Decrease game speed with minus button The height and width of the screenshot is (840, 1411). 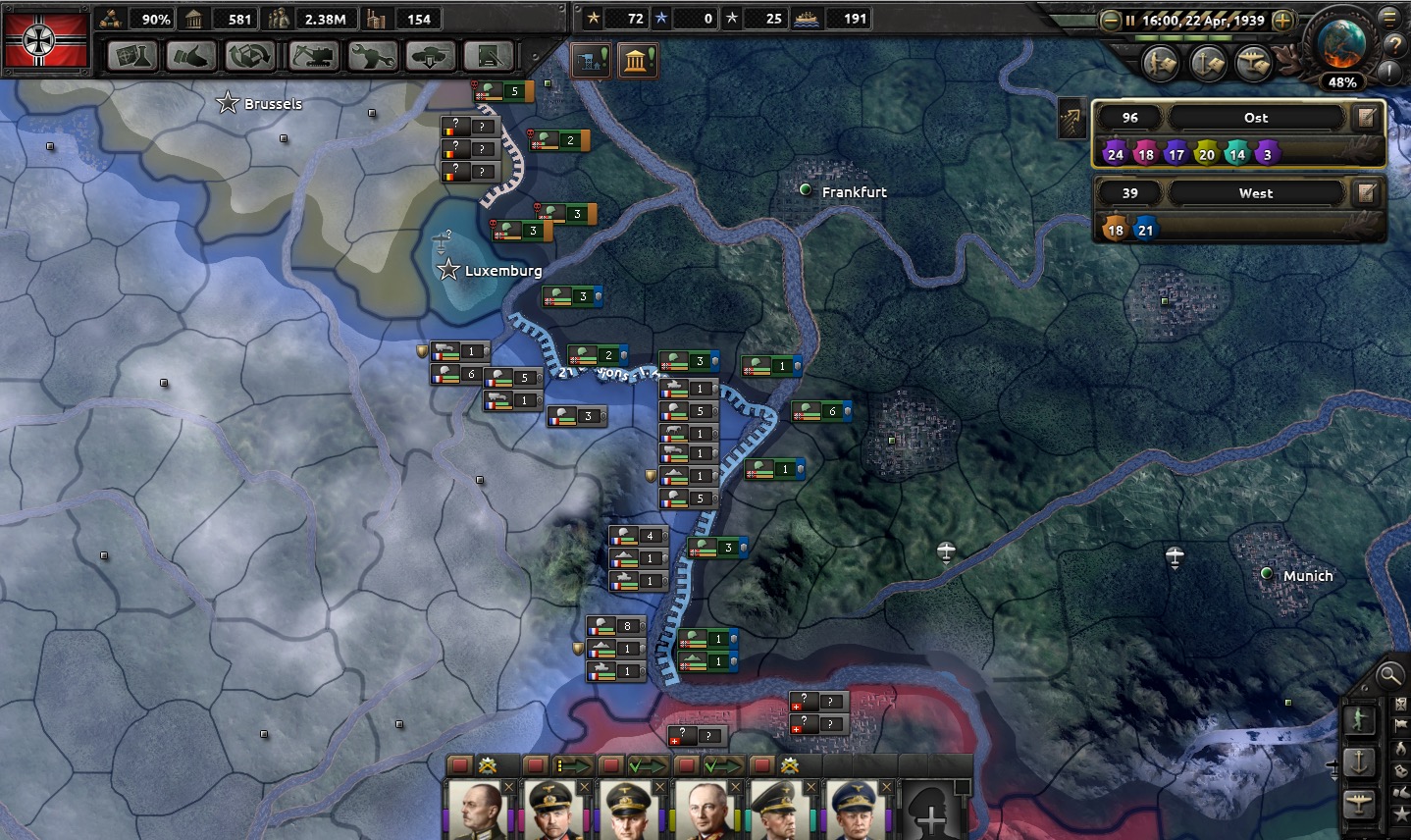point(1110,20)
